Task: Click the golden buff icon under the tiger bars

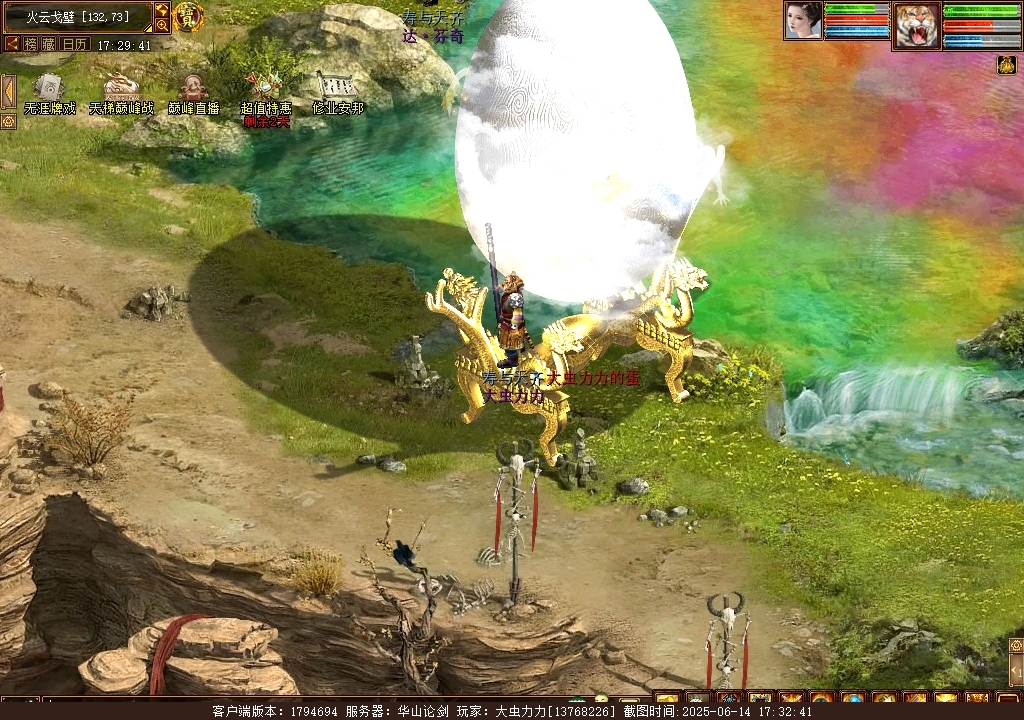Action: point(1006,65)
